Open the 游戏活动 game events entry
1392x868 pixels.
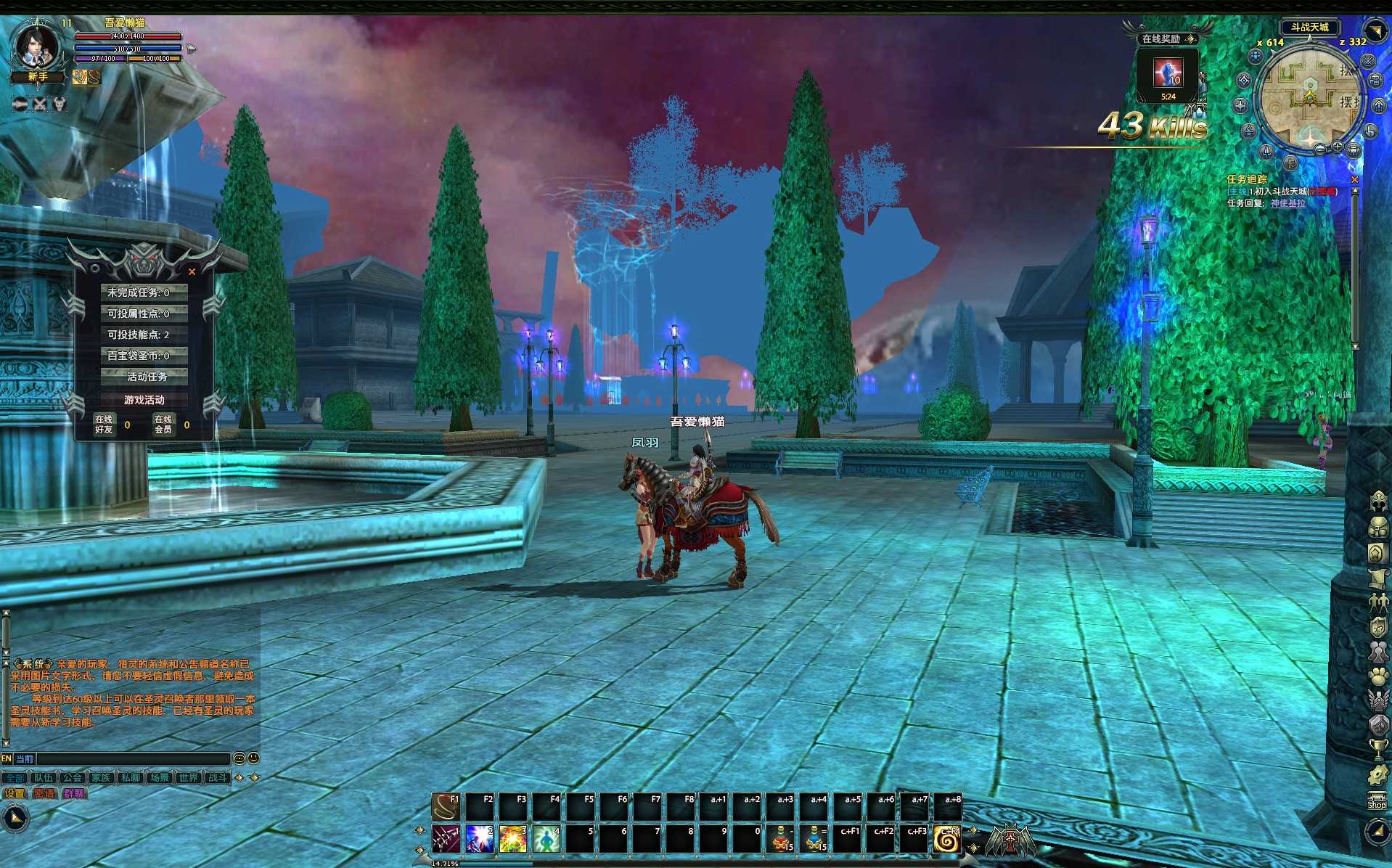point(144,400)
